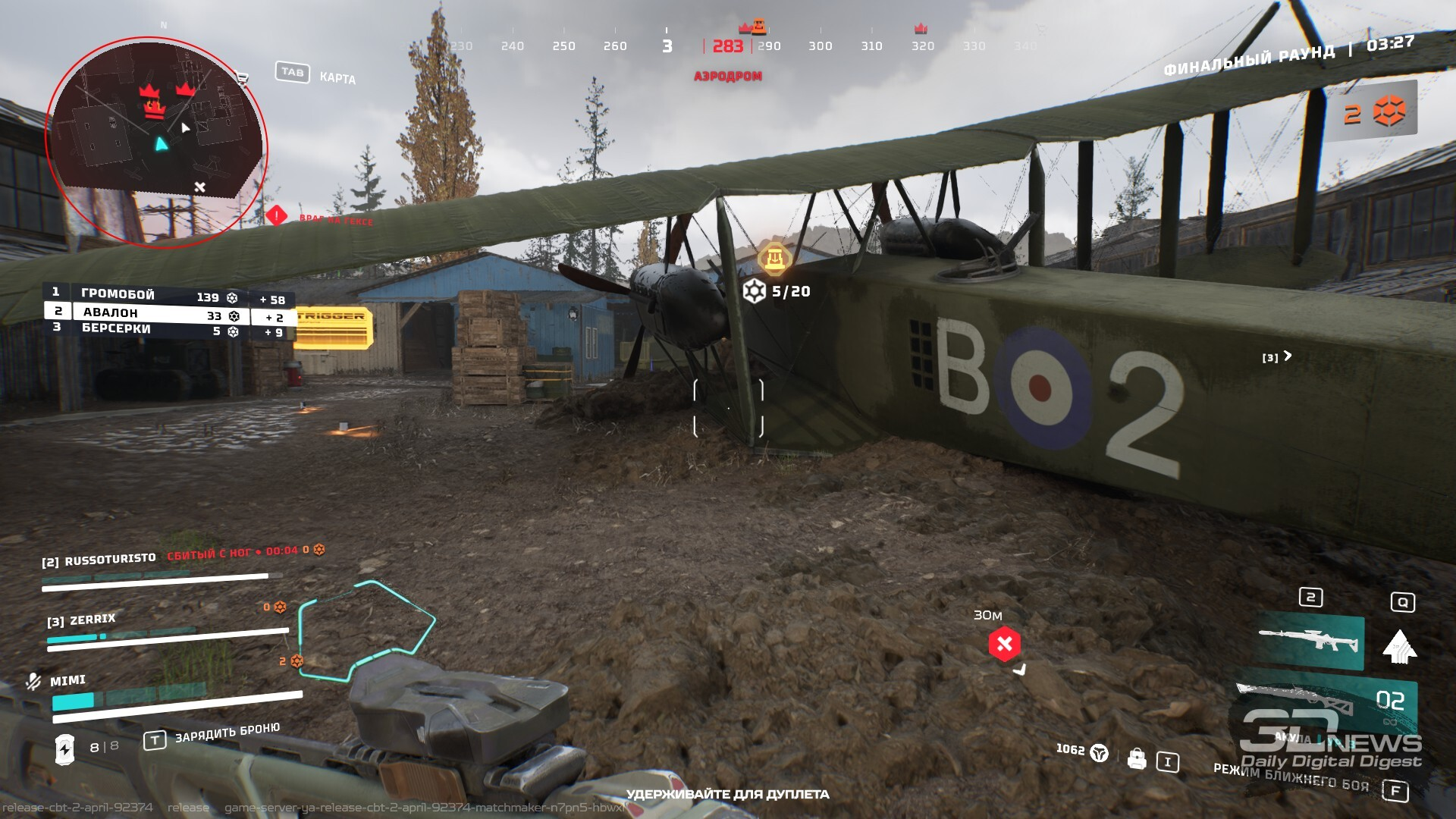Click the red X marker at 30m
This screenshot has width=1456, height=819.
[x=1004, y=644]
